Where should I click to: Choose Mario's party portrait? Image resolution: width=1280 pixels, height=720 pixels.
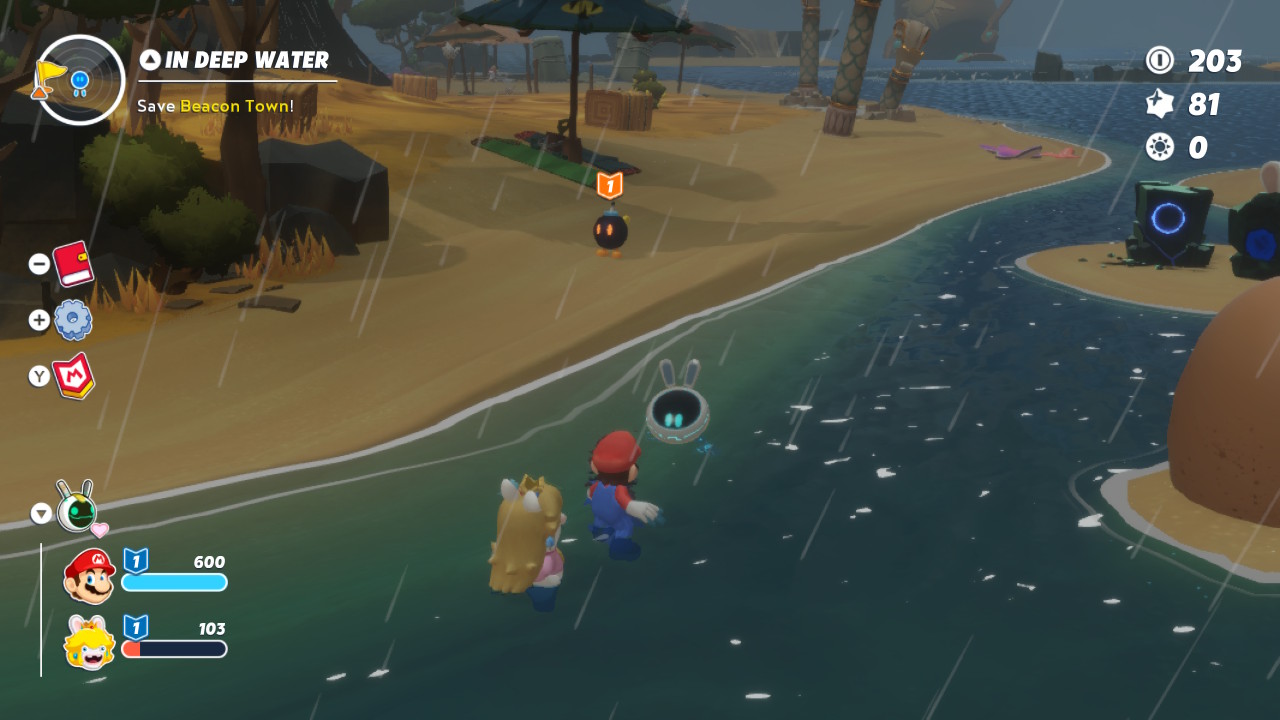click(x=89, y=577)
